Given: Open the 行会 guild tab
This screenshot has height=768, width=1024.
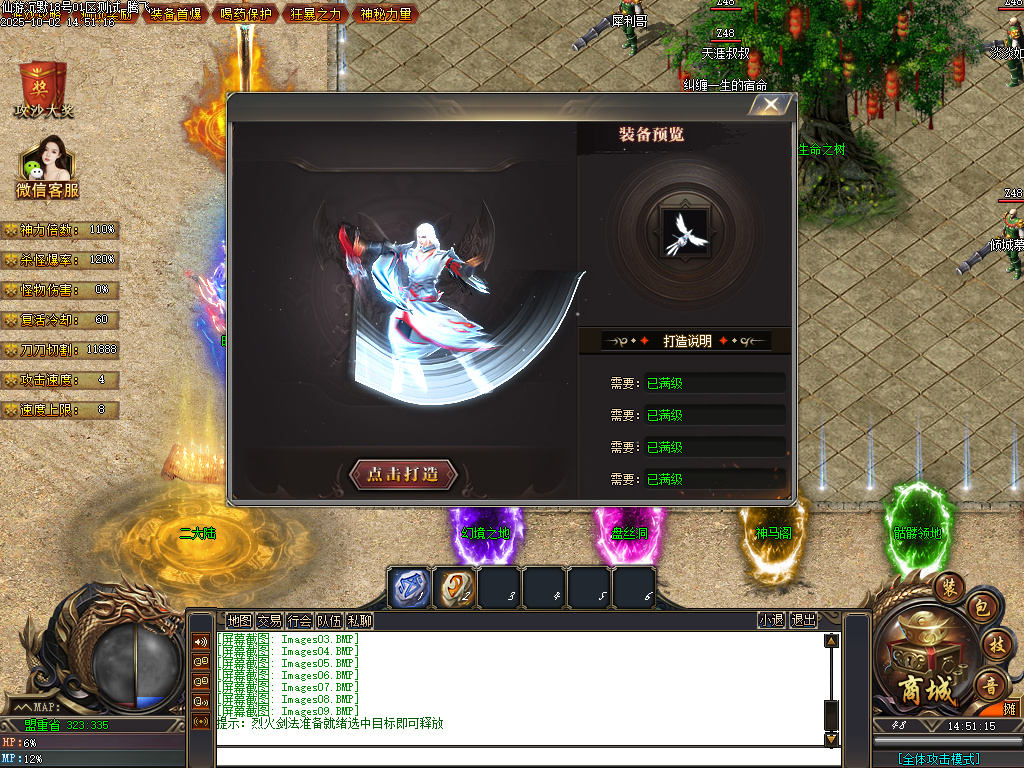Looking at the screenshot, I should click(299, 621).
